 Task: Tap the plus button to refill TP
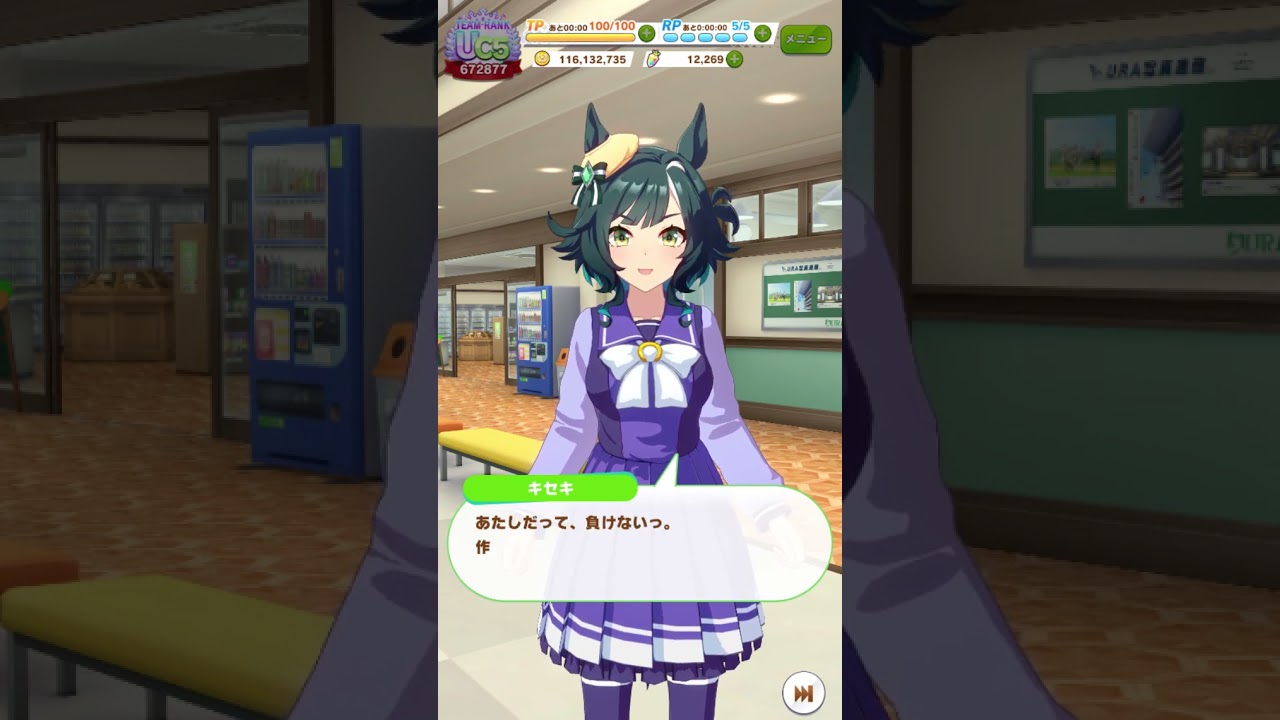tap(646, 33)
